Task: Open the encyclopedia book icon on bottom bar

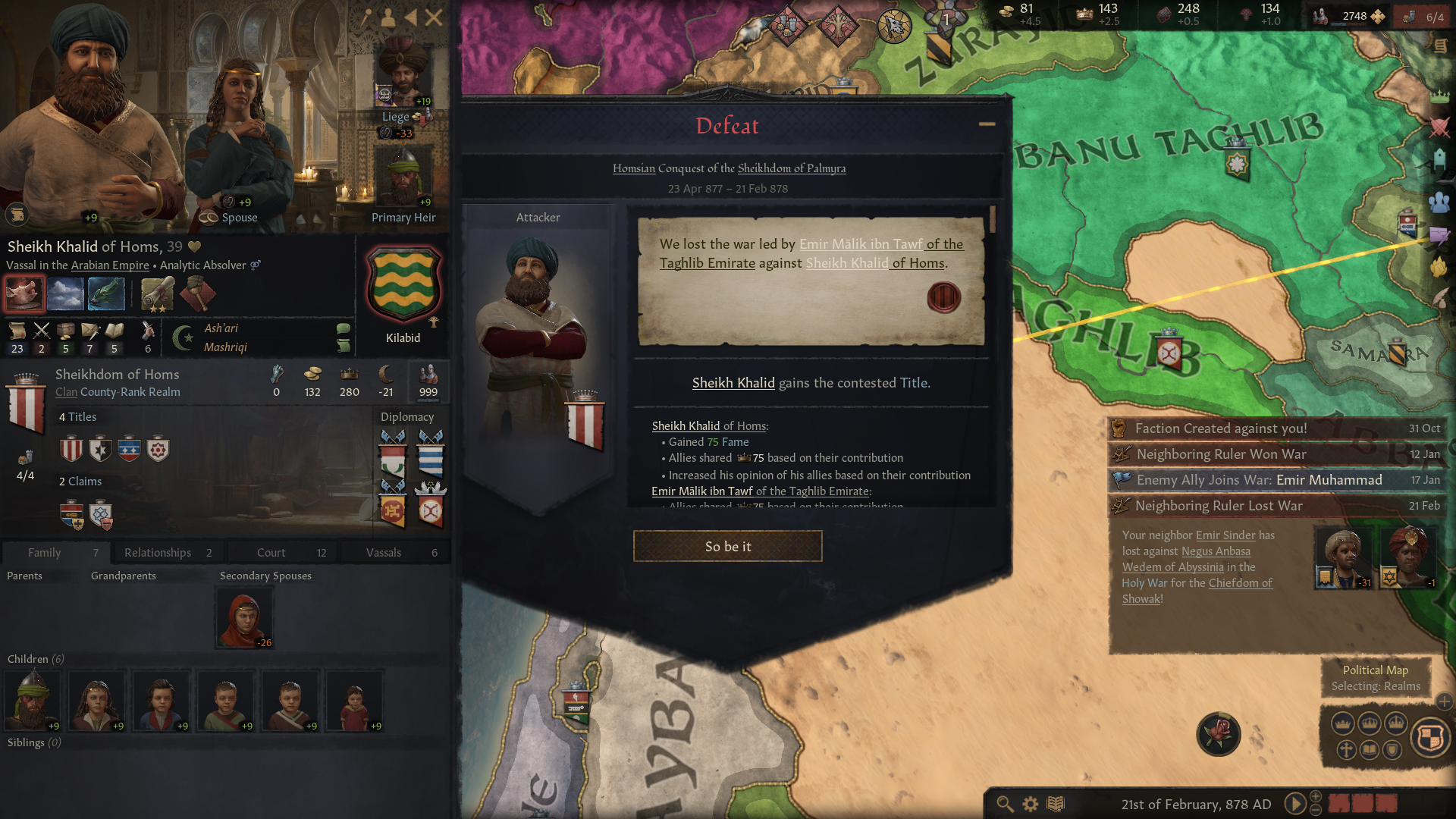Action: tap(1056, 805)
